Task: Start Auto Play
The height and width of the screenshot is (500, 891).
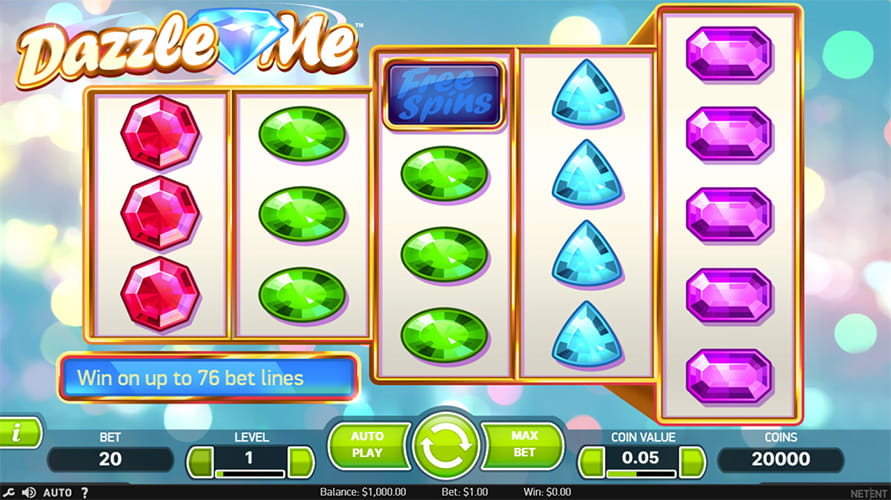Action: pyautogui.click(x=369, y=446)
